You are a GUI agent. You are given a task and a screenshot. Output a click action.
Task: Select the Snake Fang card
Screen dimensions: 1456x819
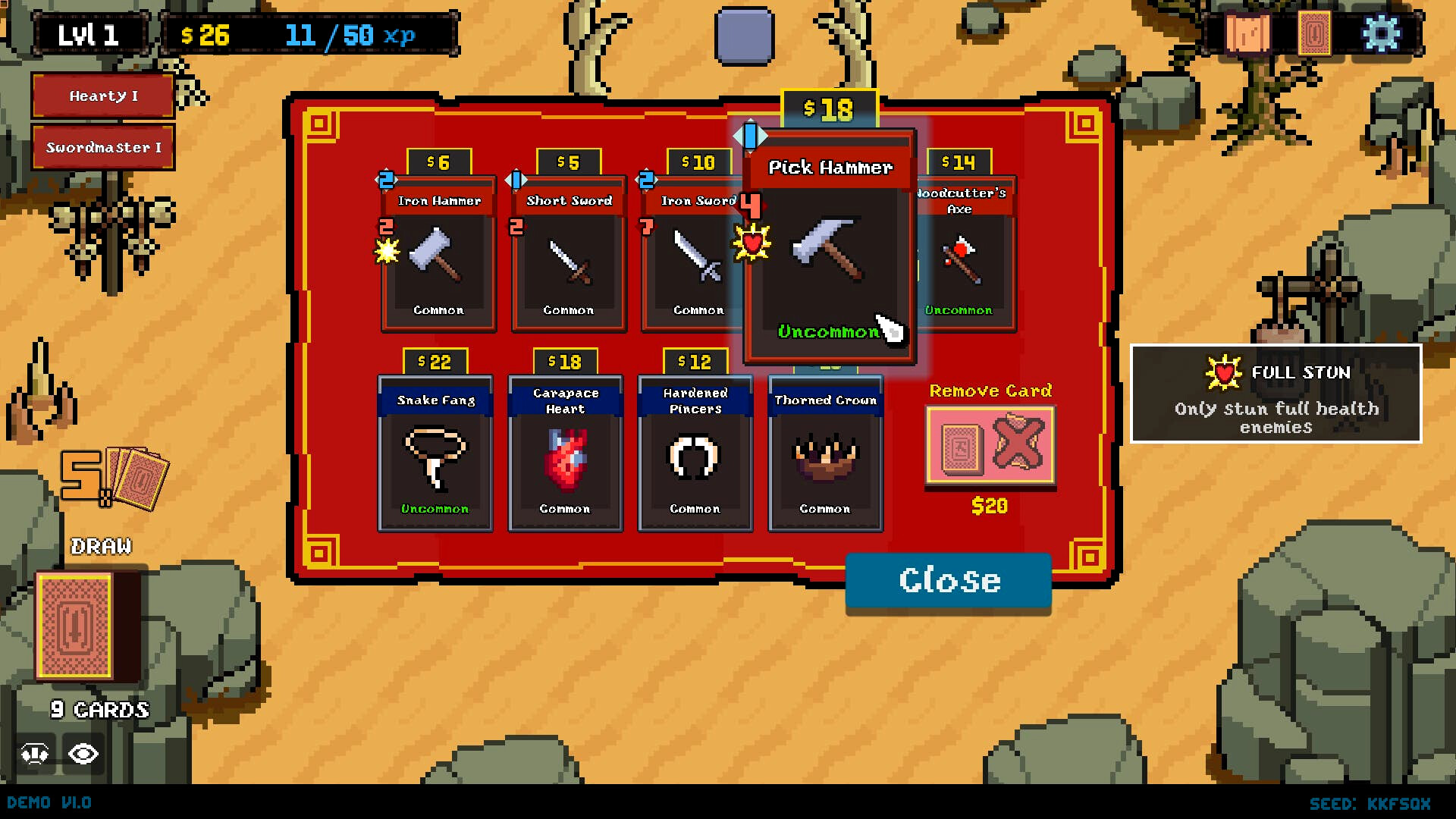pos(436,455)
